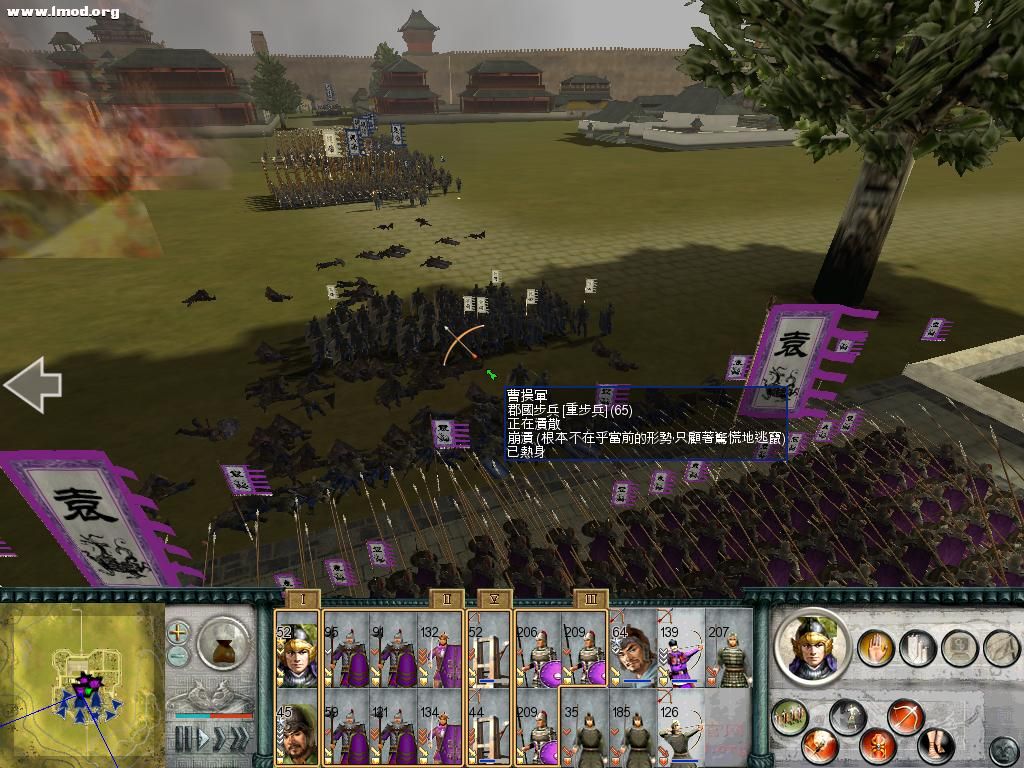
Task: Toggle the run boots command
Action: 936,745
